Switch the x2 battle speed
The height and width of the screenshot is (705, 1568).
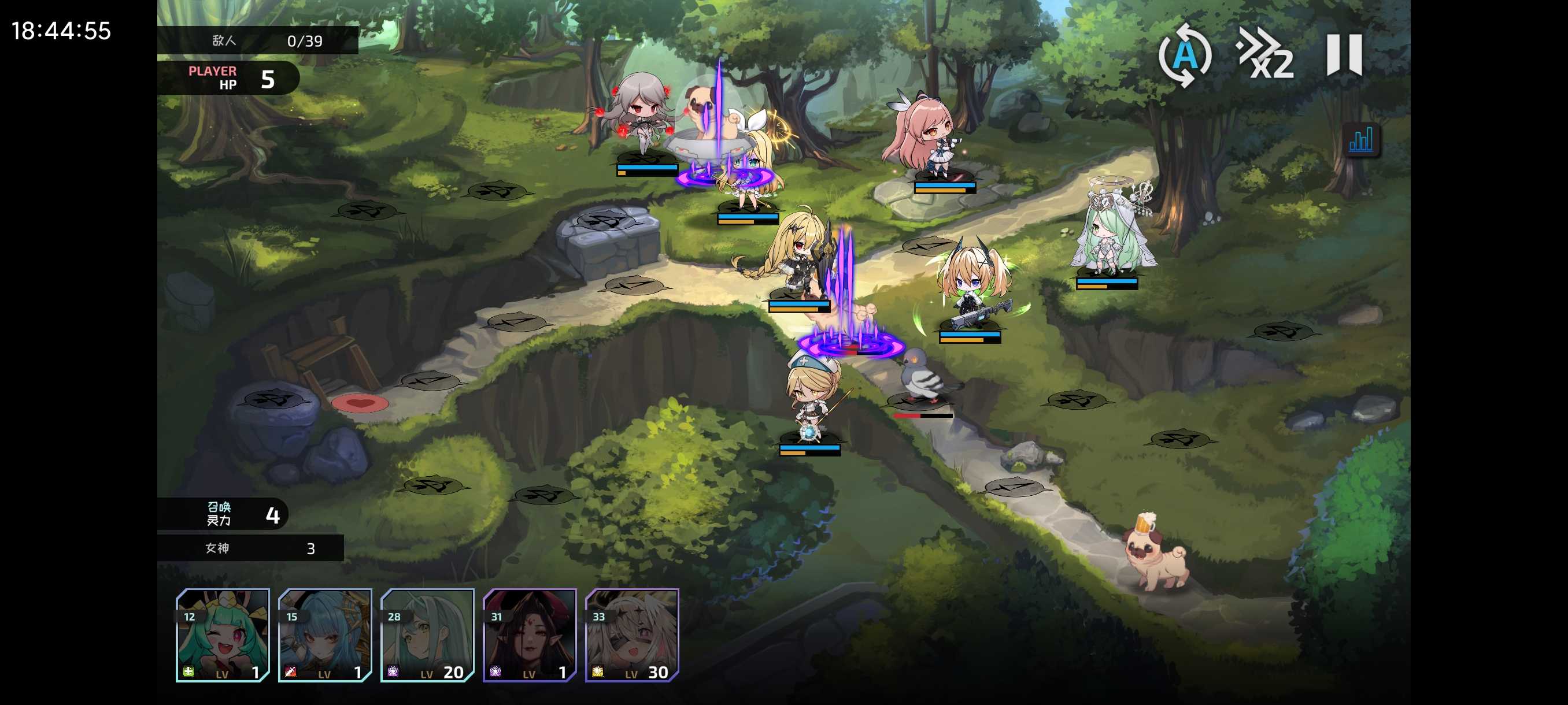pos(1265,55)
